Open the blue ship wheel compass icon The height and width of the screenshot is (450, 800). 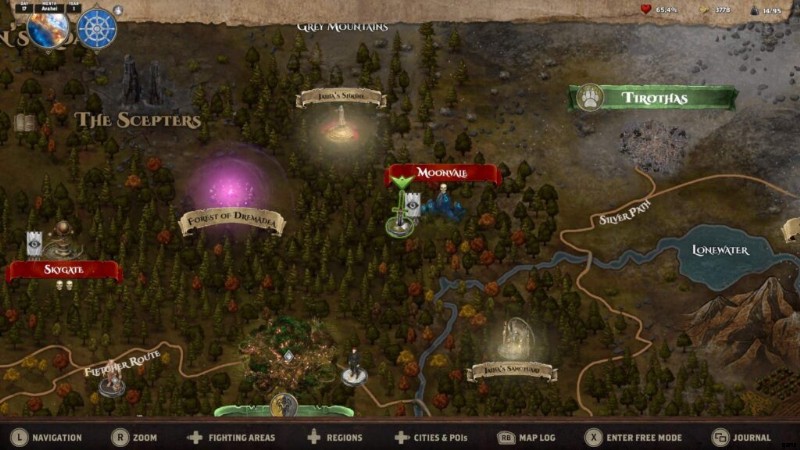click(96, 29)
